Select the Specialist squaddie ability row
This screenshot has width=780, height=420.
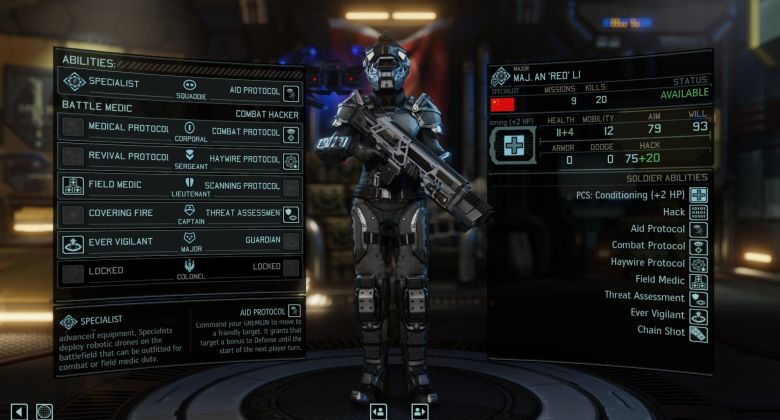[114, 84]
